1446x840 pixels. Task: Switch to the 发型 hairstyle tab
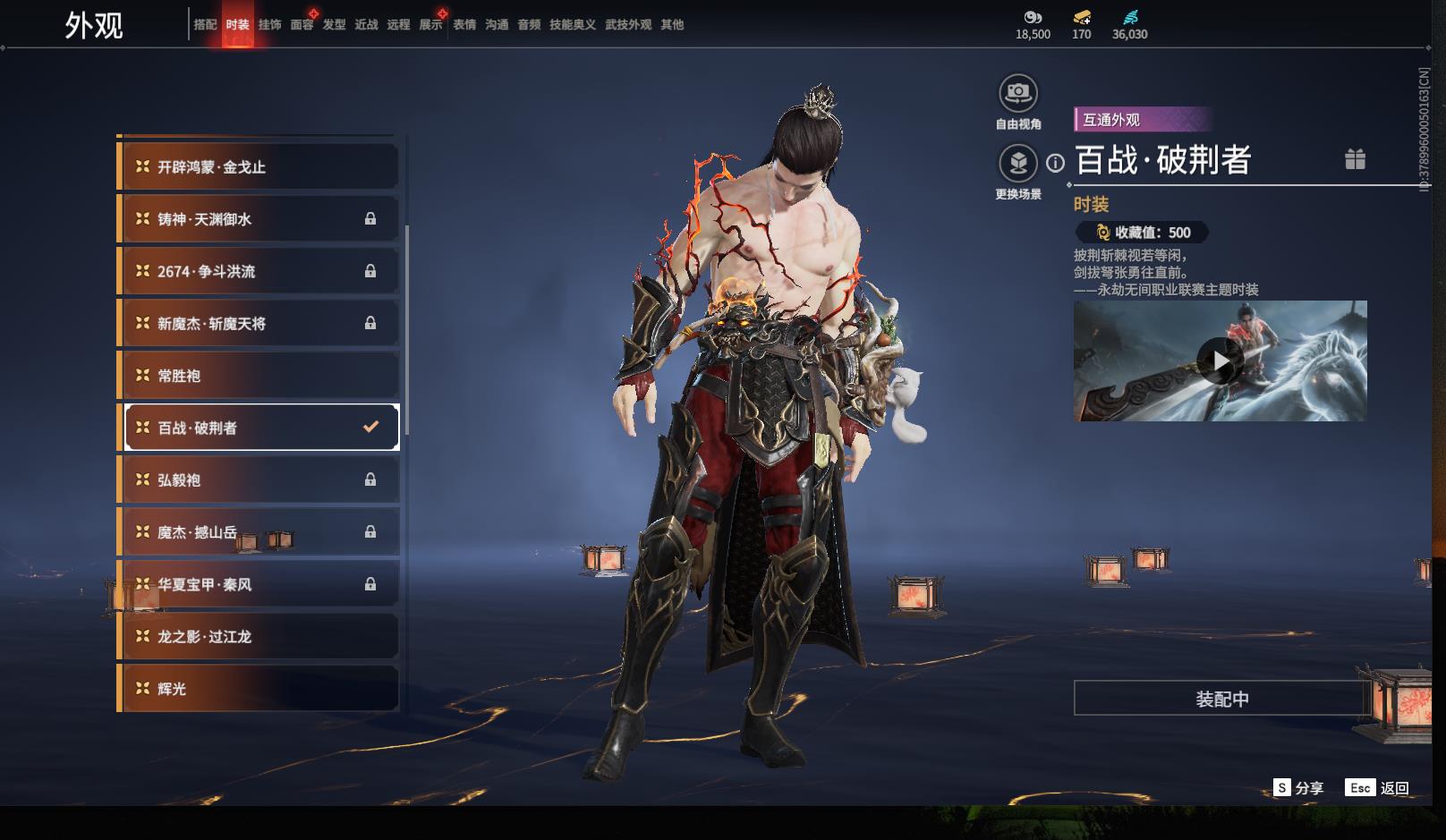pos(334,25)
